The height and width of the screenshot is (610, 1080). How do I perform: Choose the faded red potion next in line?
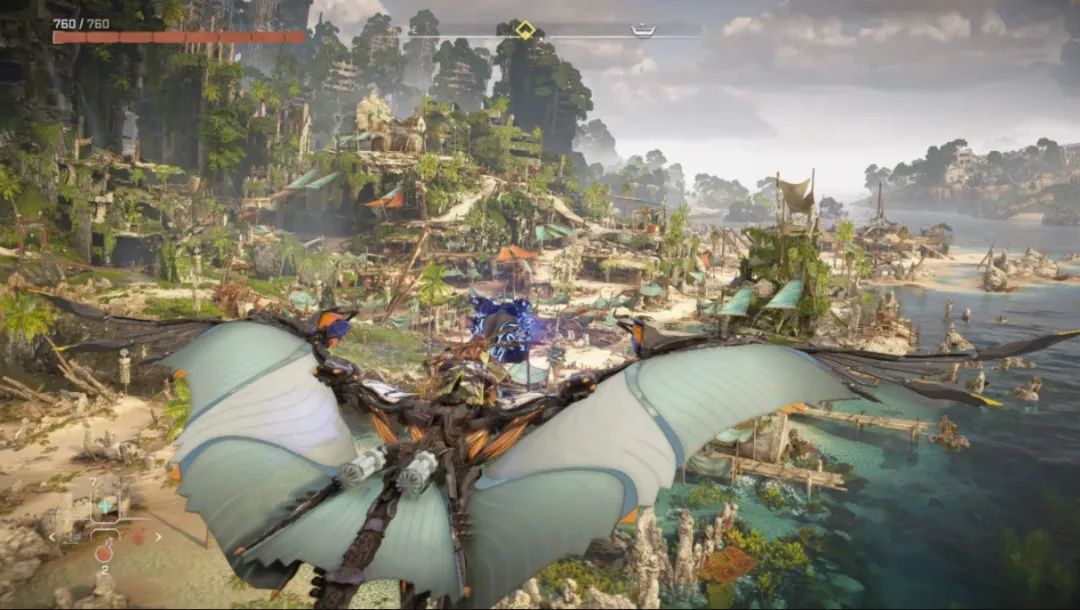[137, 538]
